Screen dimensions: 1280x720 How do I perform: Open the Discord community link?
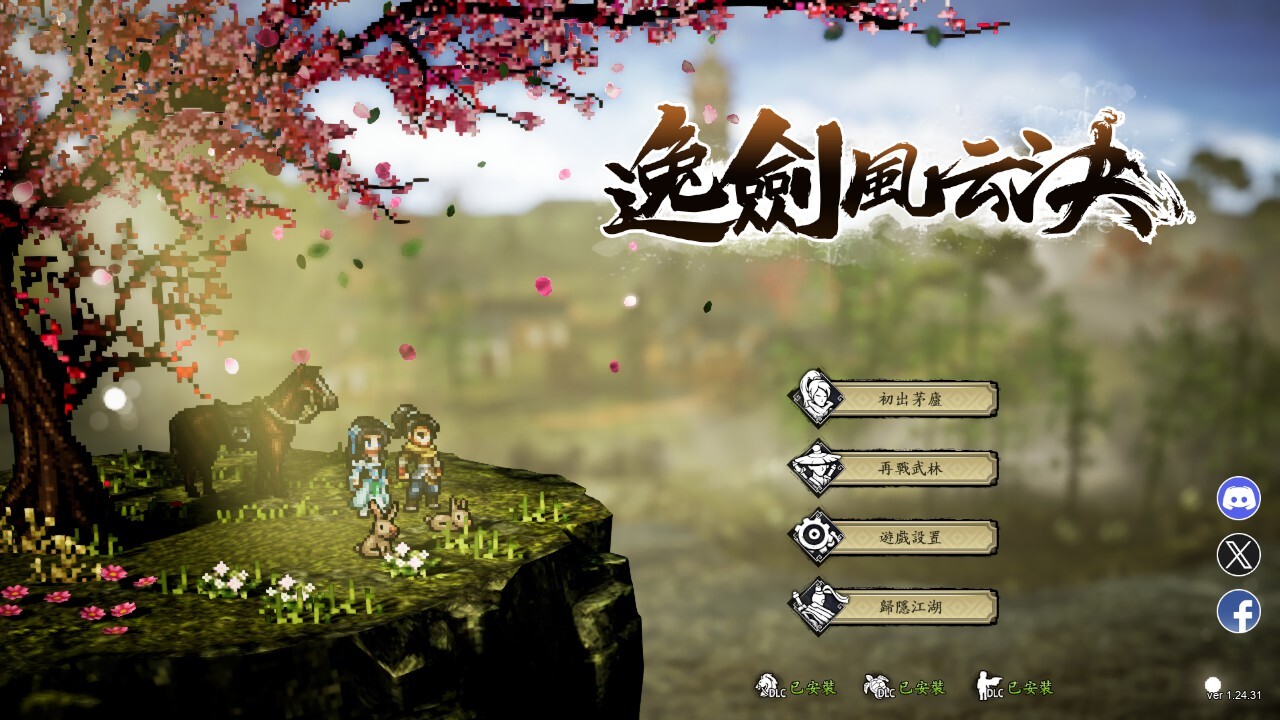[x=1238, y=498]
